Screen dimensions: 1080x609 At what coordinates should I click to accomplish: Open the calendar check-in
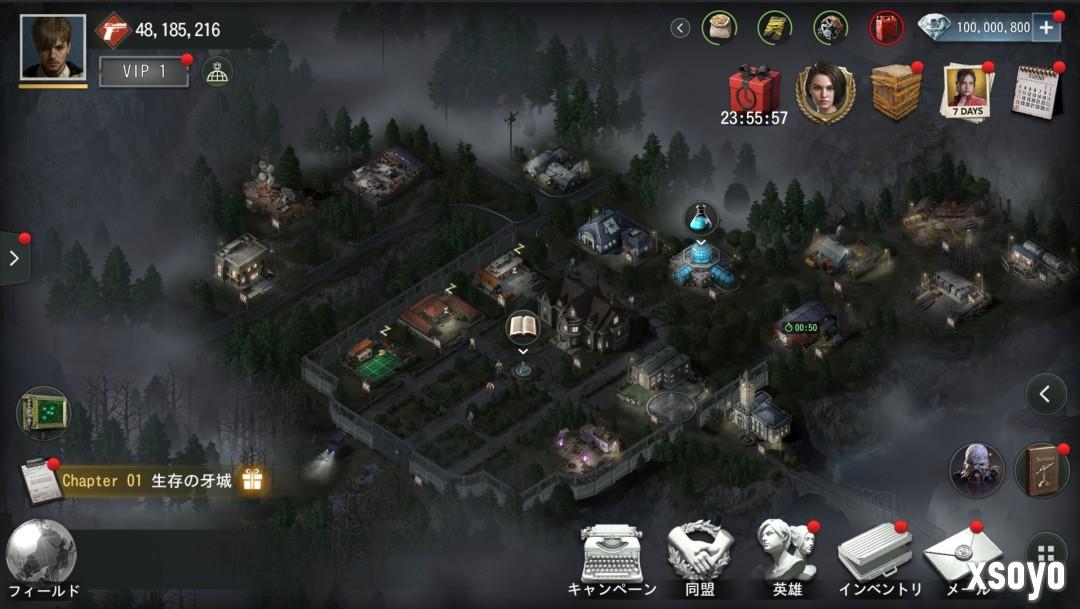click(x=1037, y=92)
